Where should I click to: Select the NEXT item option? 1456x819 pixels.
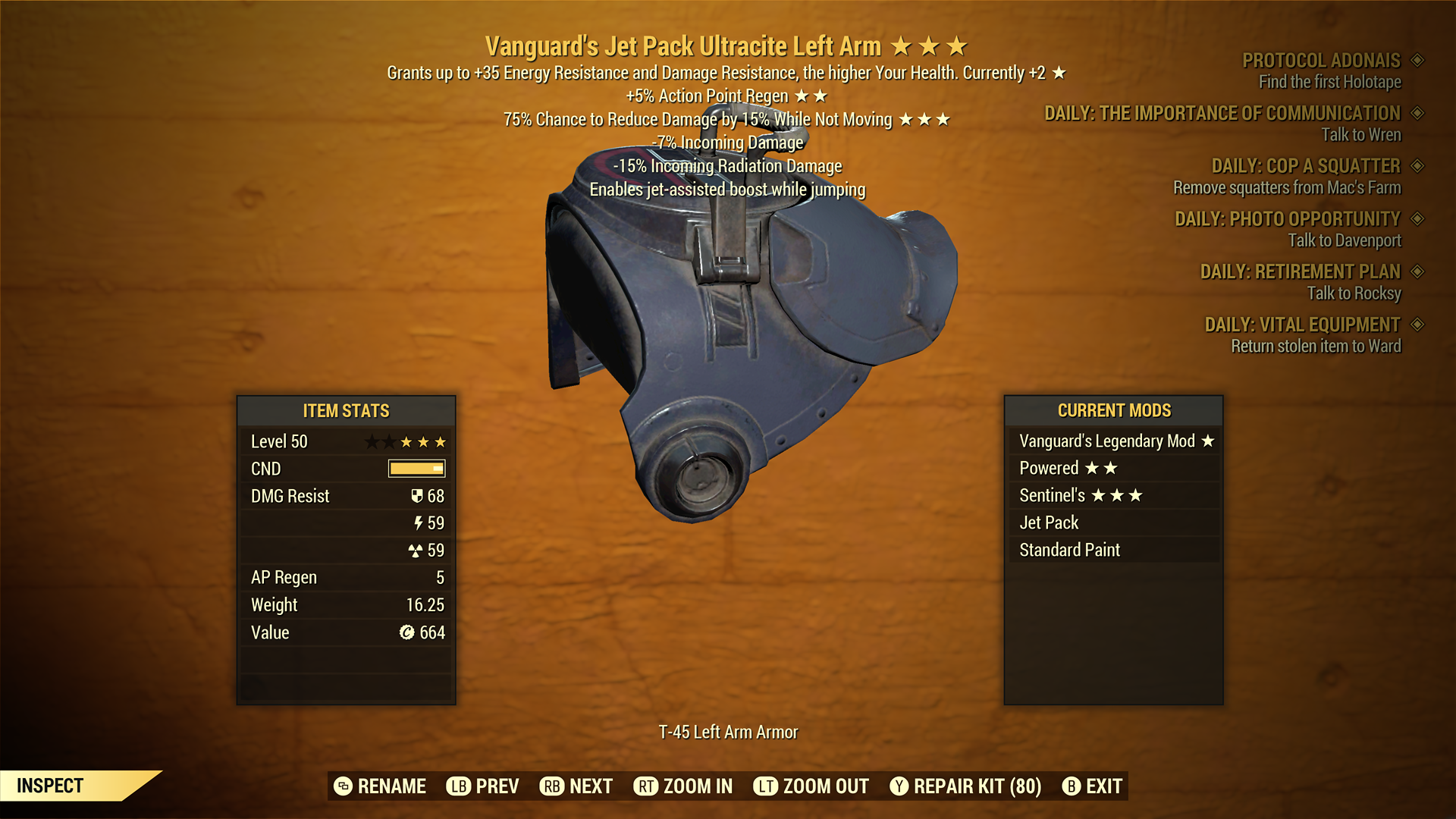(x=576, y=786)
